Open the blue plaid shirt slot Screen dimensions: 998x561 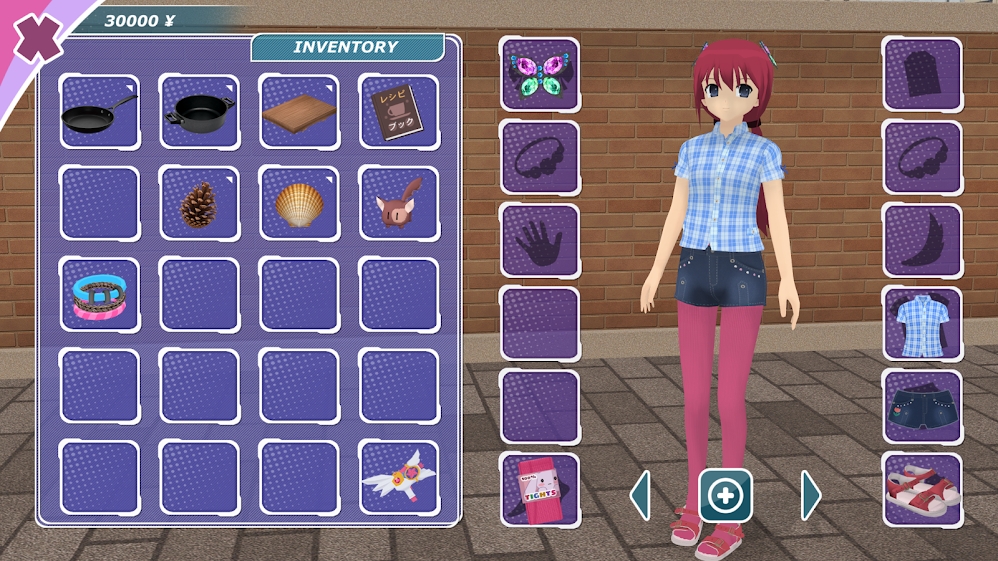(x=921, y=324)
